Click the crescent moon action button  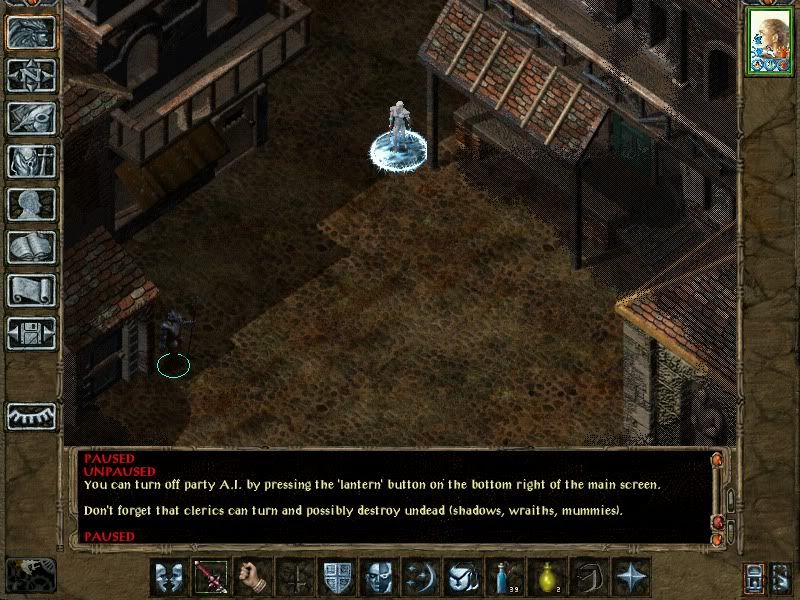point(420,578)
